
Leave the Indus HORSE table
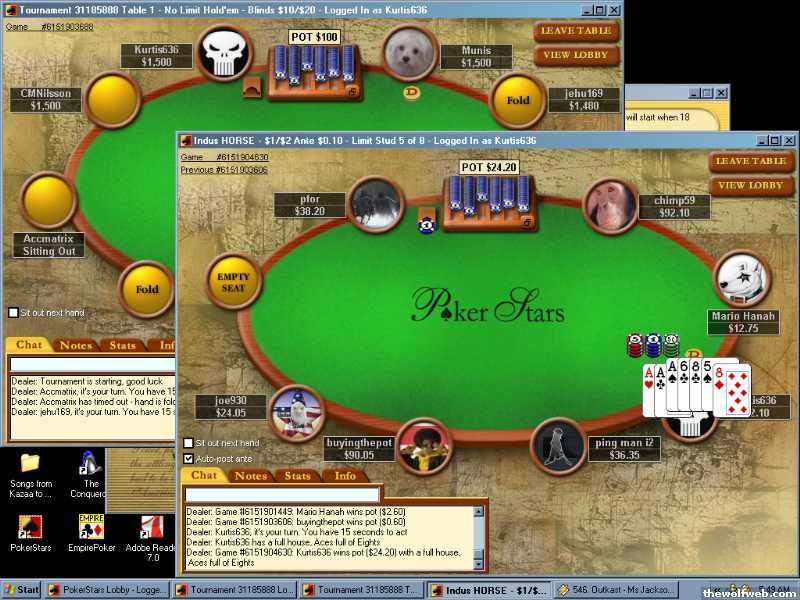[751, 161]
